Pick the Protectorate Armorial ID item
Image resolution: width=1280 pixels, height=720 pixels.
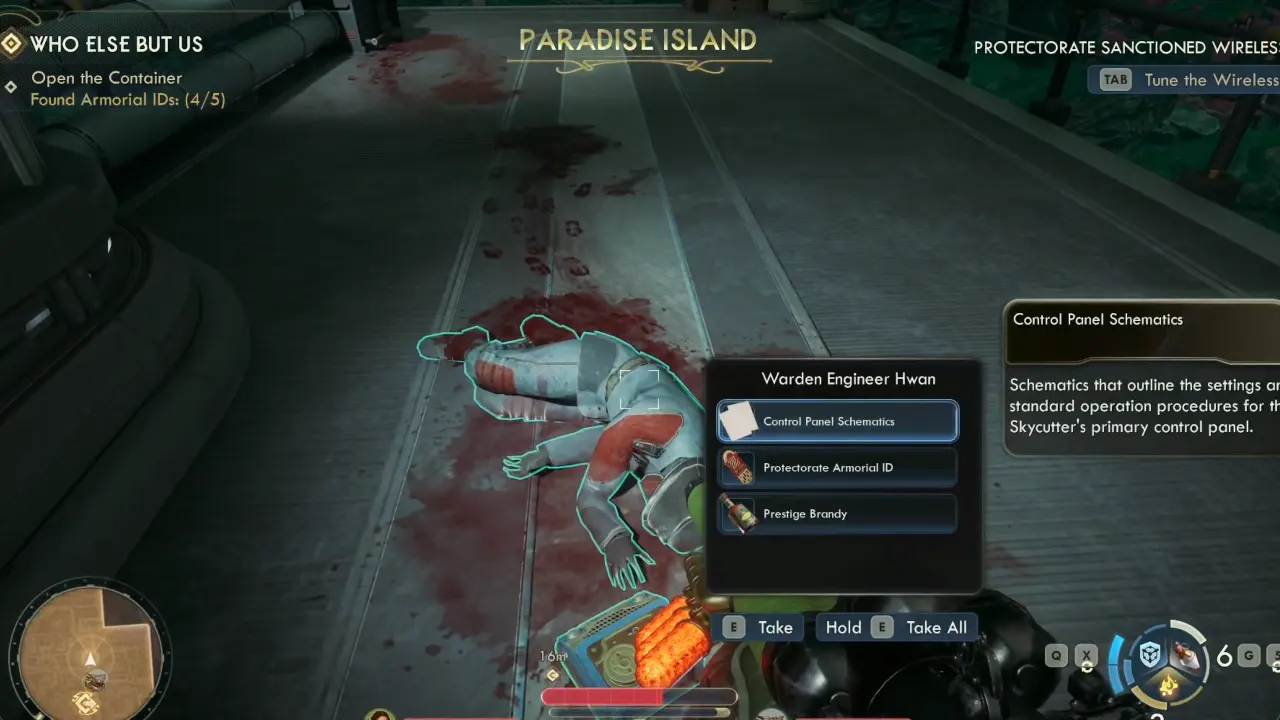837,467
